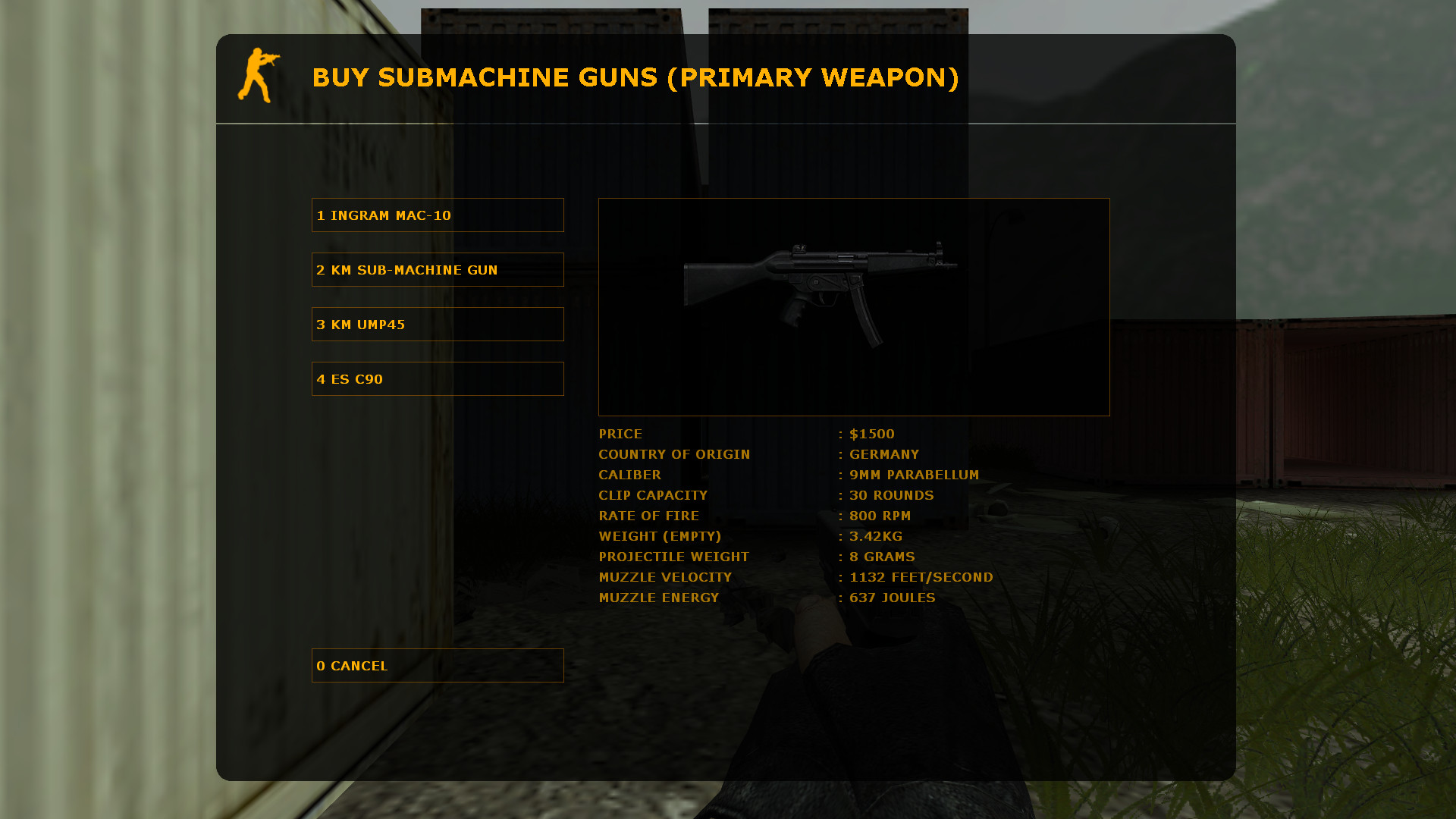The image size is (1456, 819).
Task: Click the COUNTRY OF ORIGIN row
Action: point(674,454)
